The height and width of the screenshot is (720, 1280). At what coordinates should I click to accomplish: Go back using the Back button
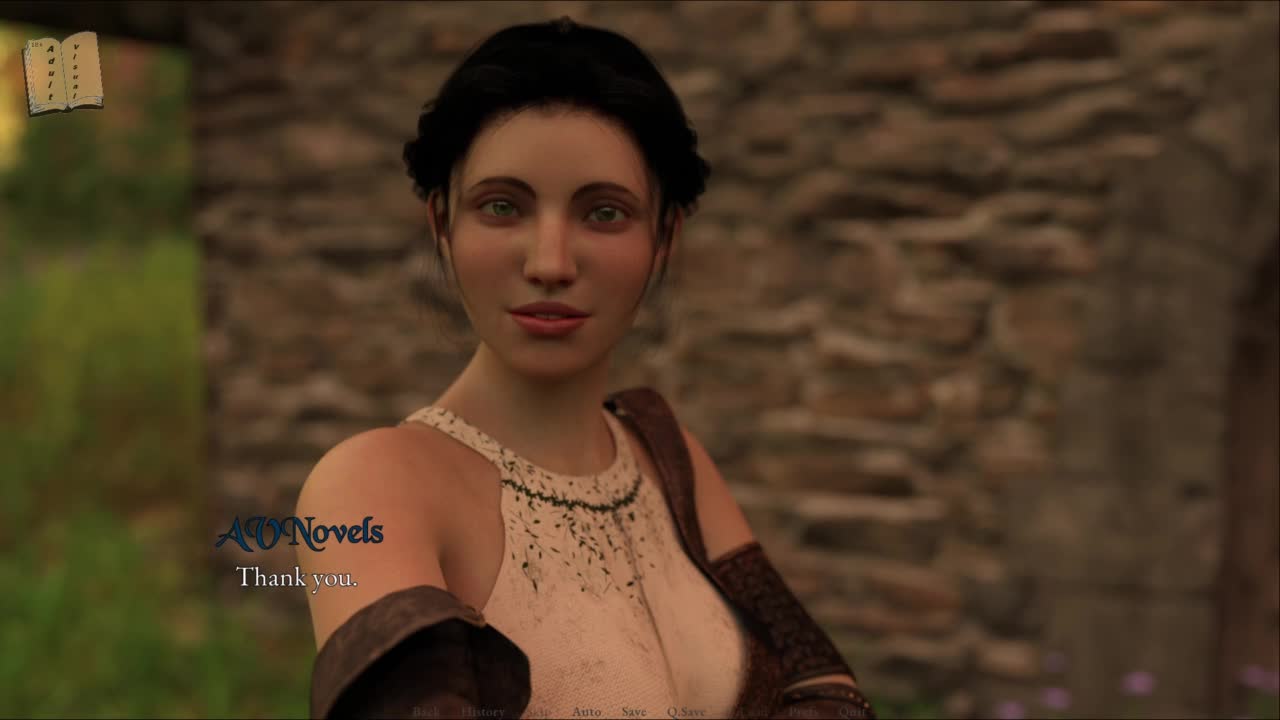[426, 712]
